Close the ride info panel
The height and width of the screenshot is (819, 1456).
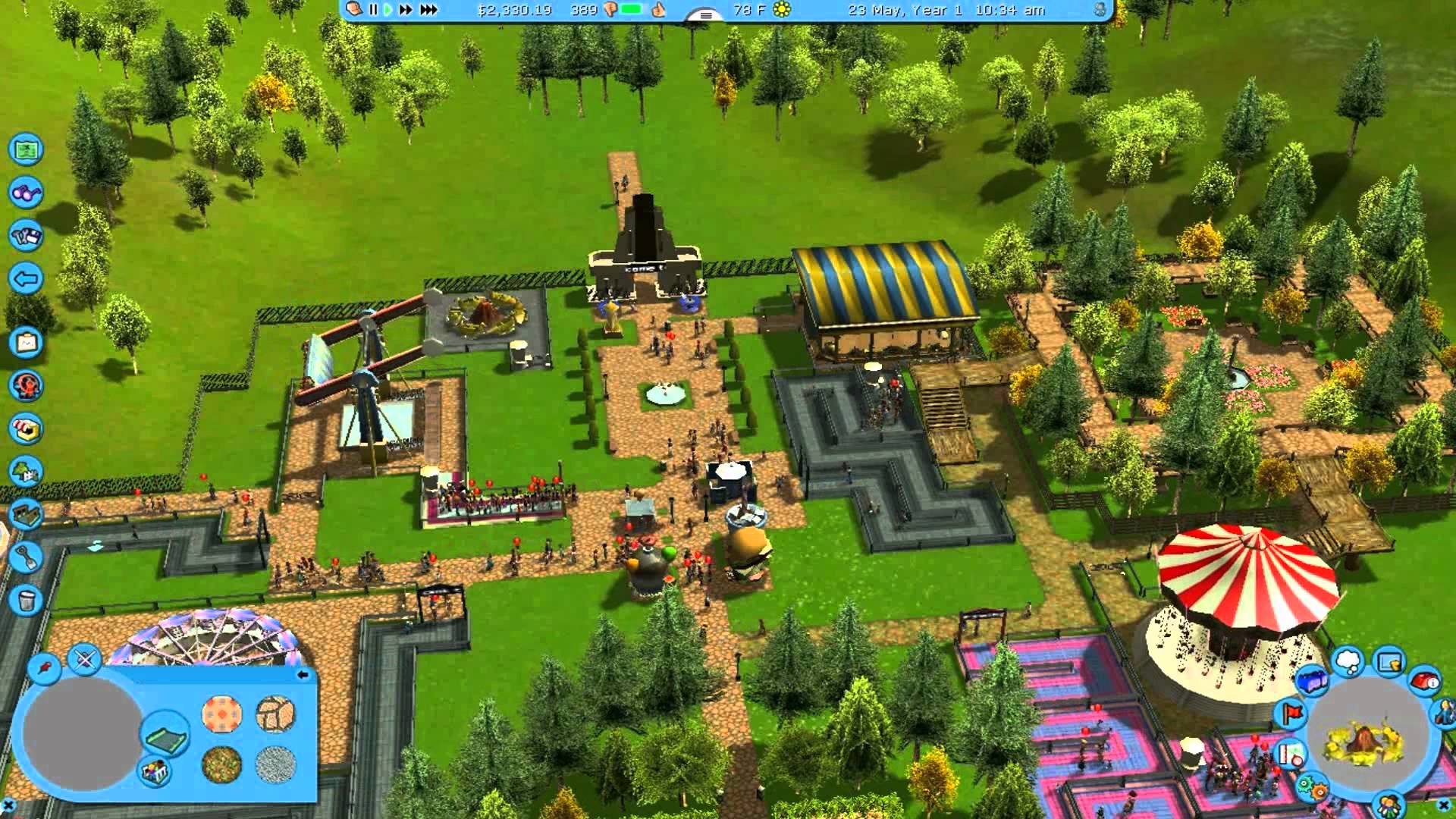(x=1444, y=805)
